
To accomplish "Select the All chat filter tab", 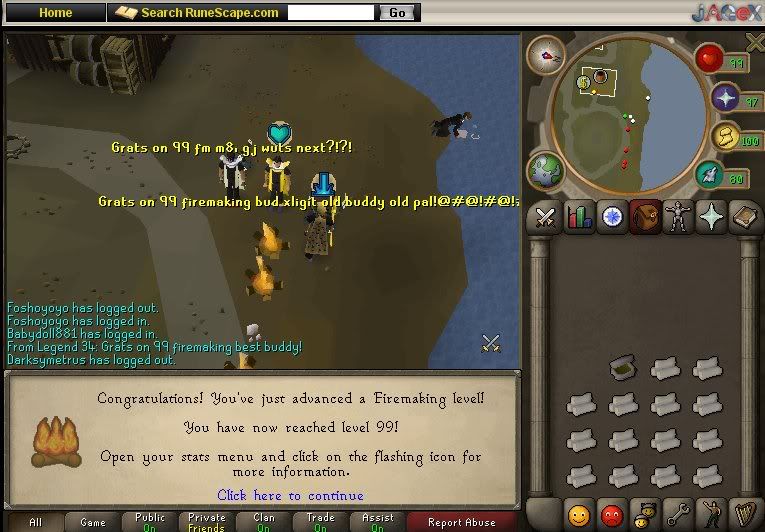I will [35, 522].
